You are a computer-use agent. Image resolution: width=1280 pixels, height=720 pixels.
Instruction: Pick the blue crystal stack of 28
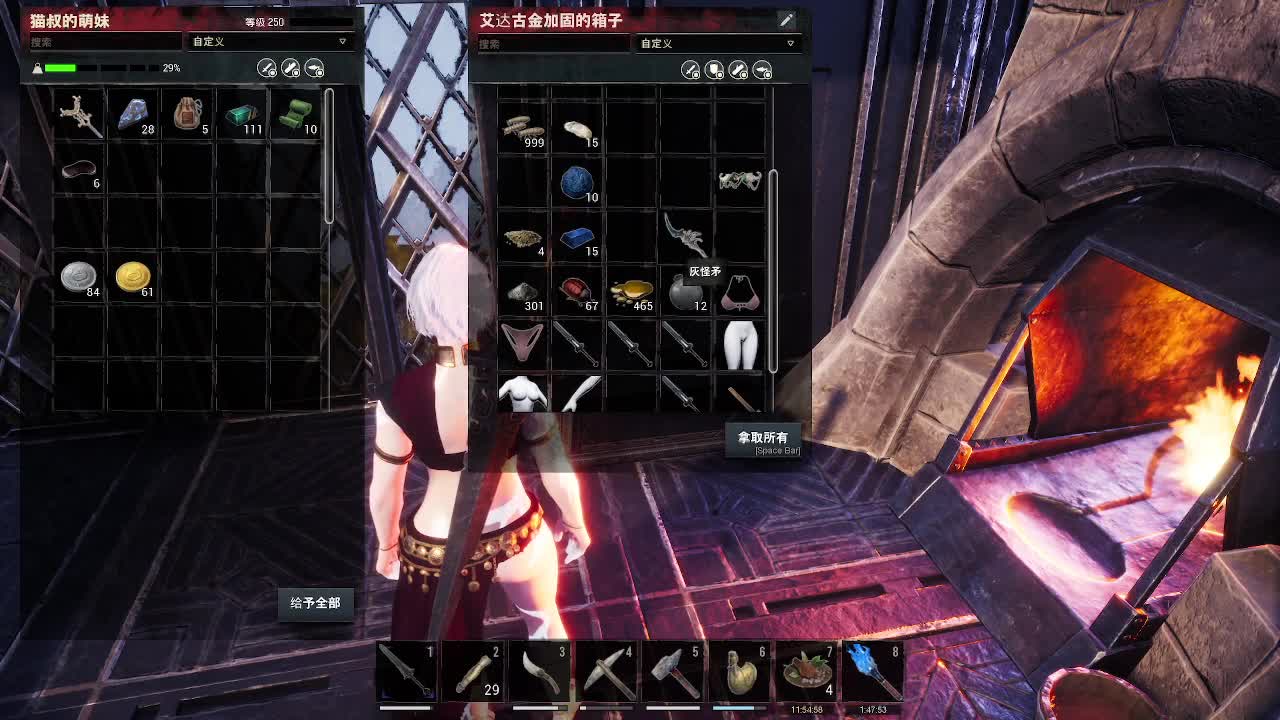(133, 115)
